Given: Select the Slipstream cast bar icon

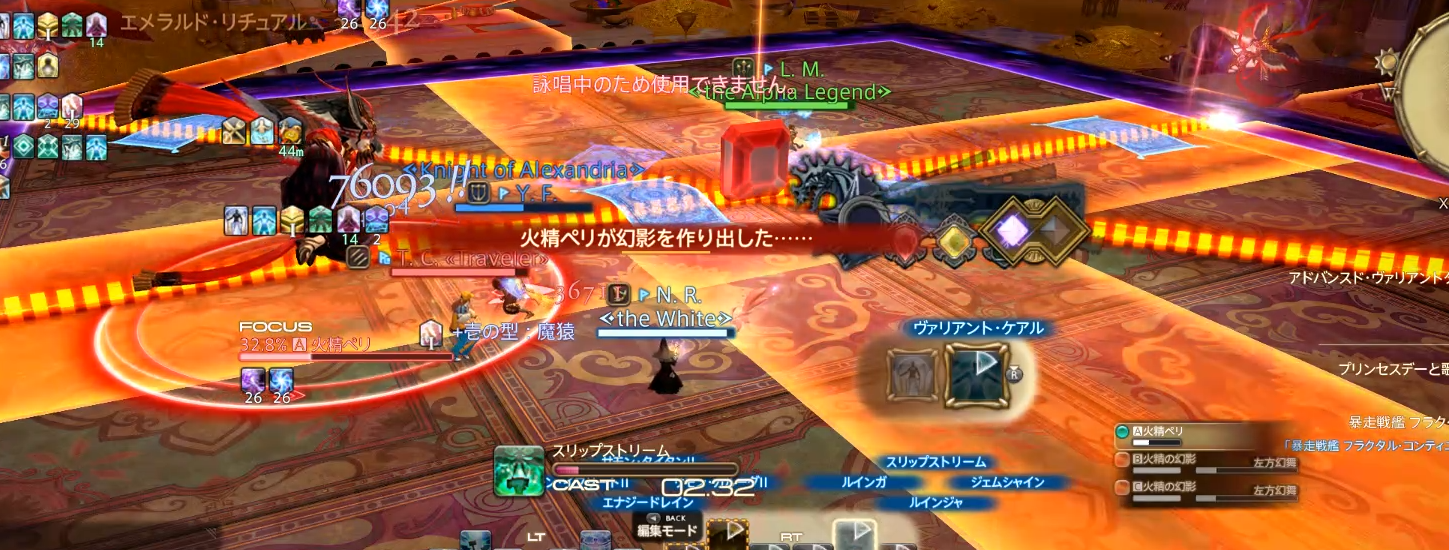Looking at the screenshot, I should coord(518,470).
